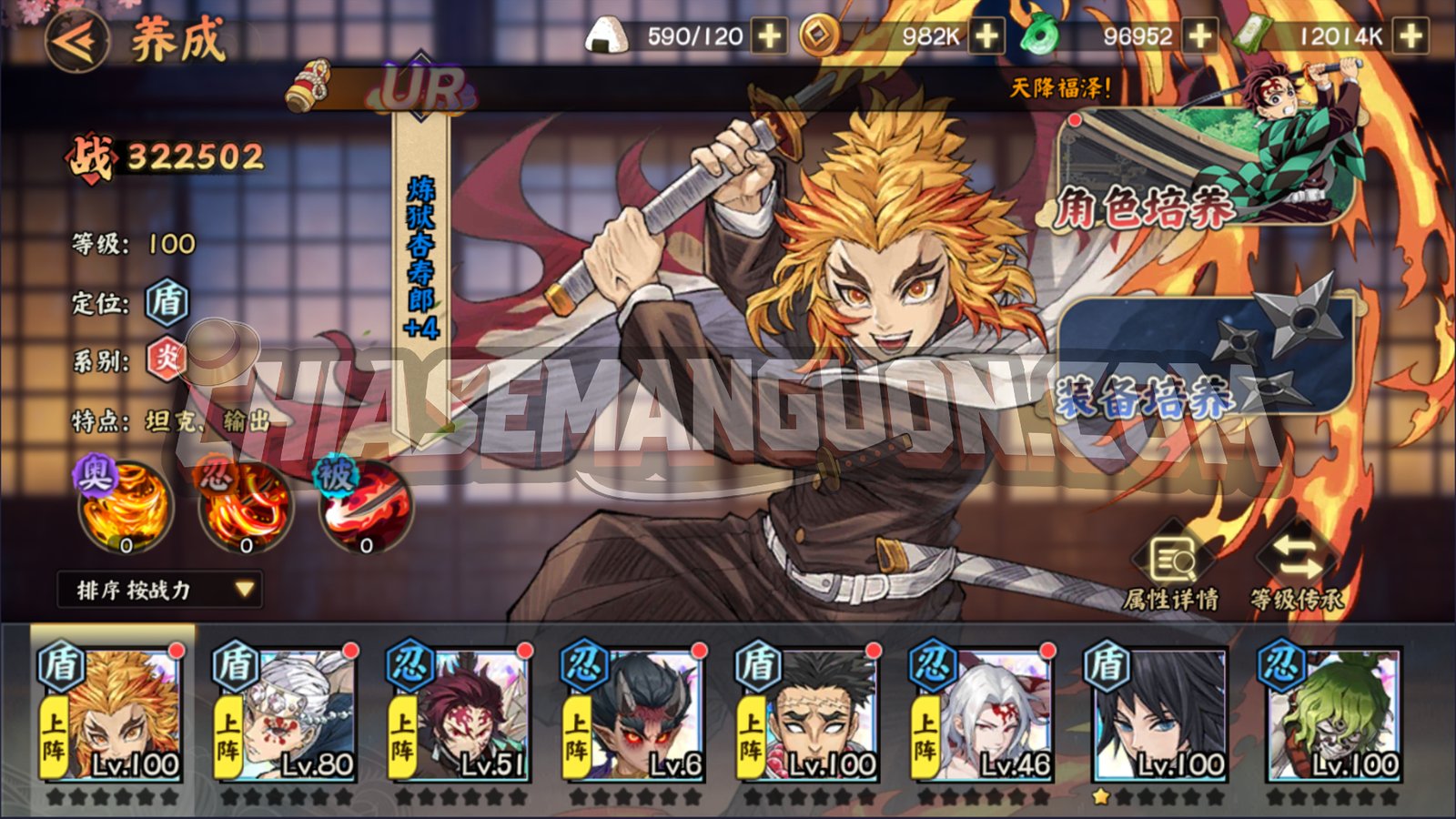The height and width of the screenshot is (819, 1456).
Task: Add more rice ball stamina
Action: (x=770, y=36)
